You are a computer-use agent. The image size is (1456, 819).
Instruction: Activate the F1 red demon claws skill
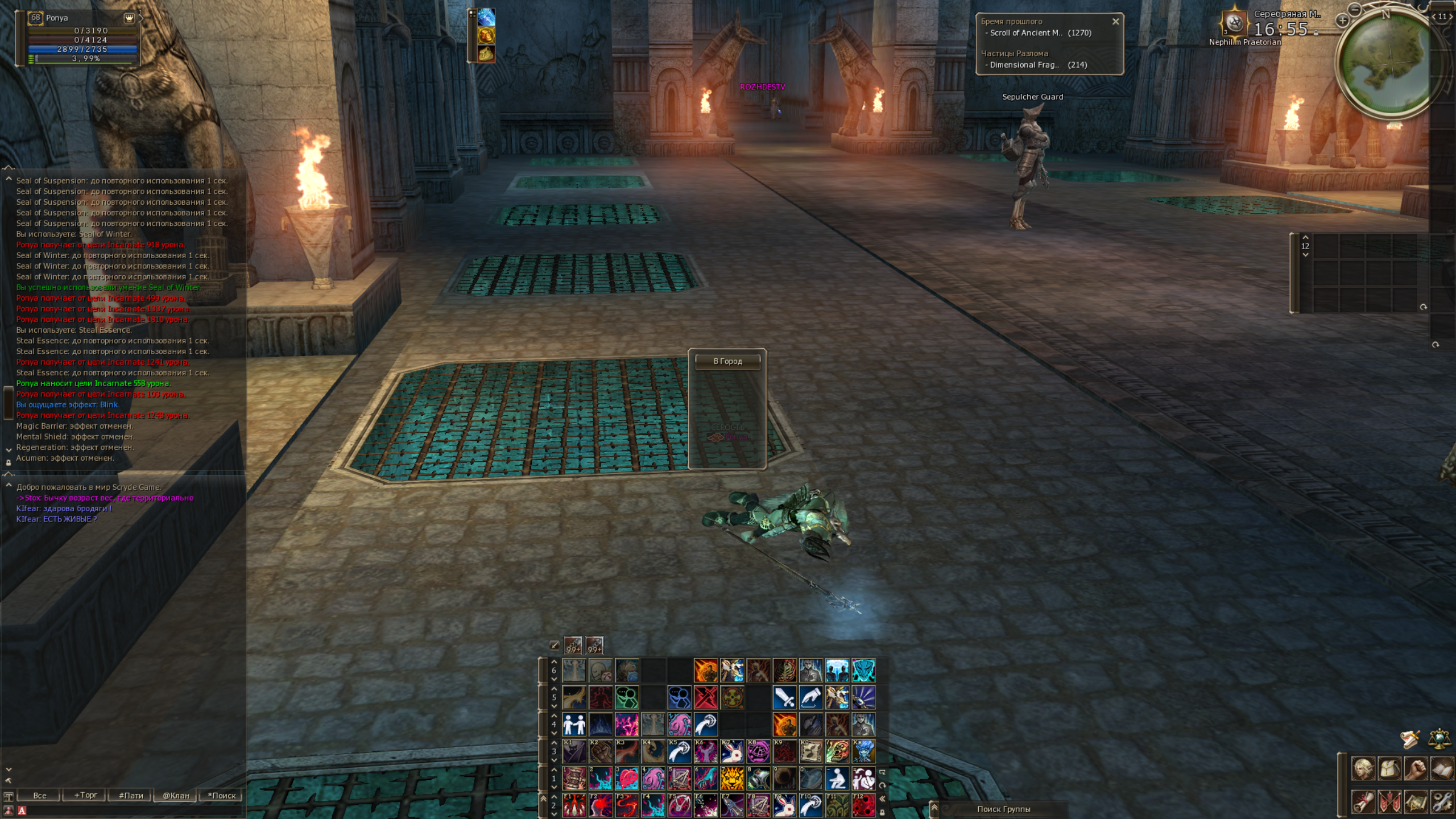click(574, 805)
